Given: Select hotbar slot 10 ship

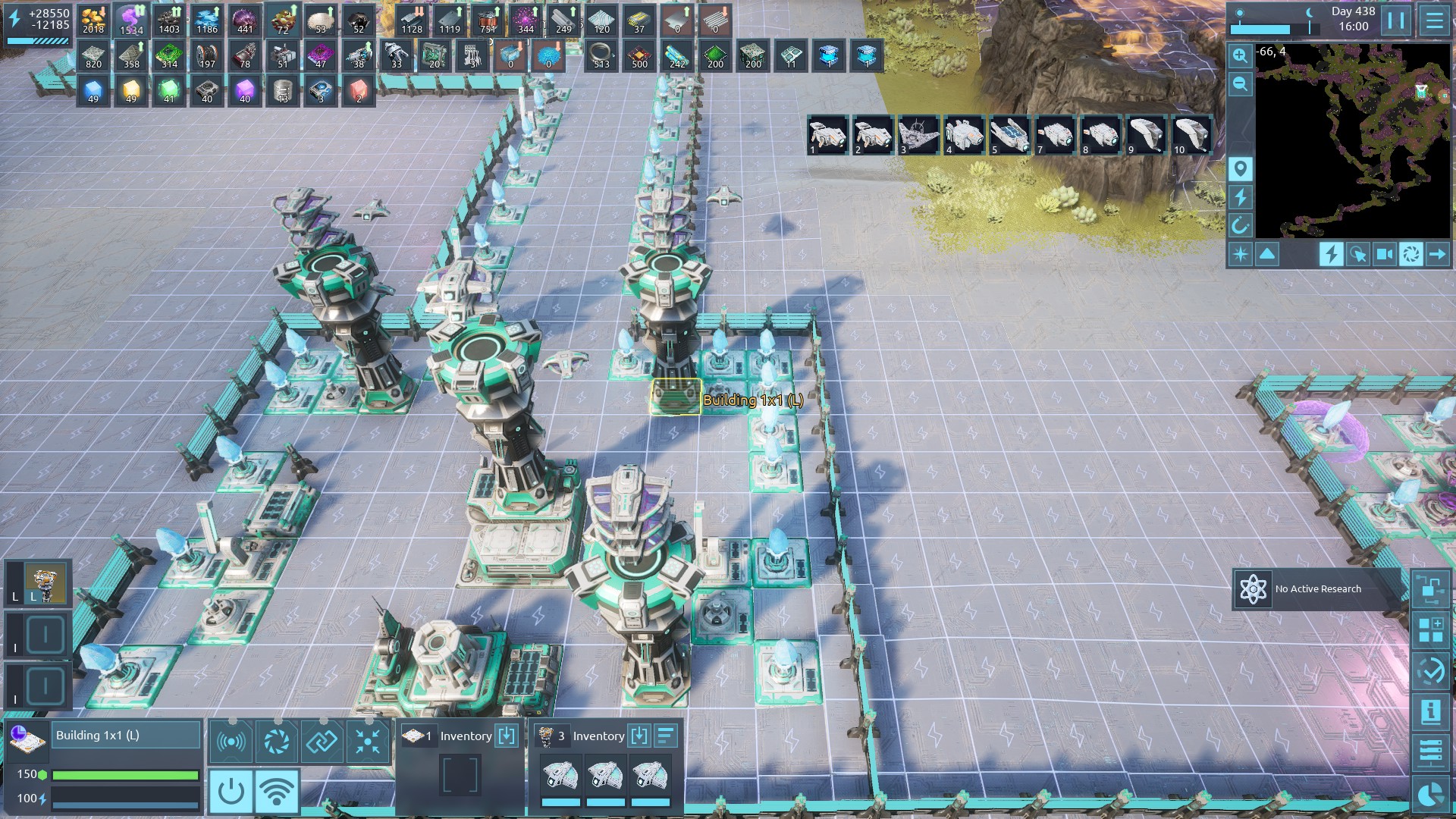Looking at the screenshot, I should pyautogui.click(x=1191, y=136).
